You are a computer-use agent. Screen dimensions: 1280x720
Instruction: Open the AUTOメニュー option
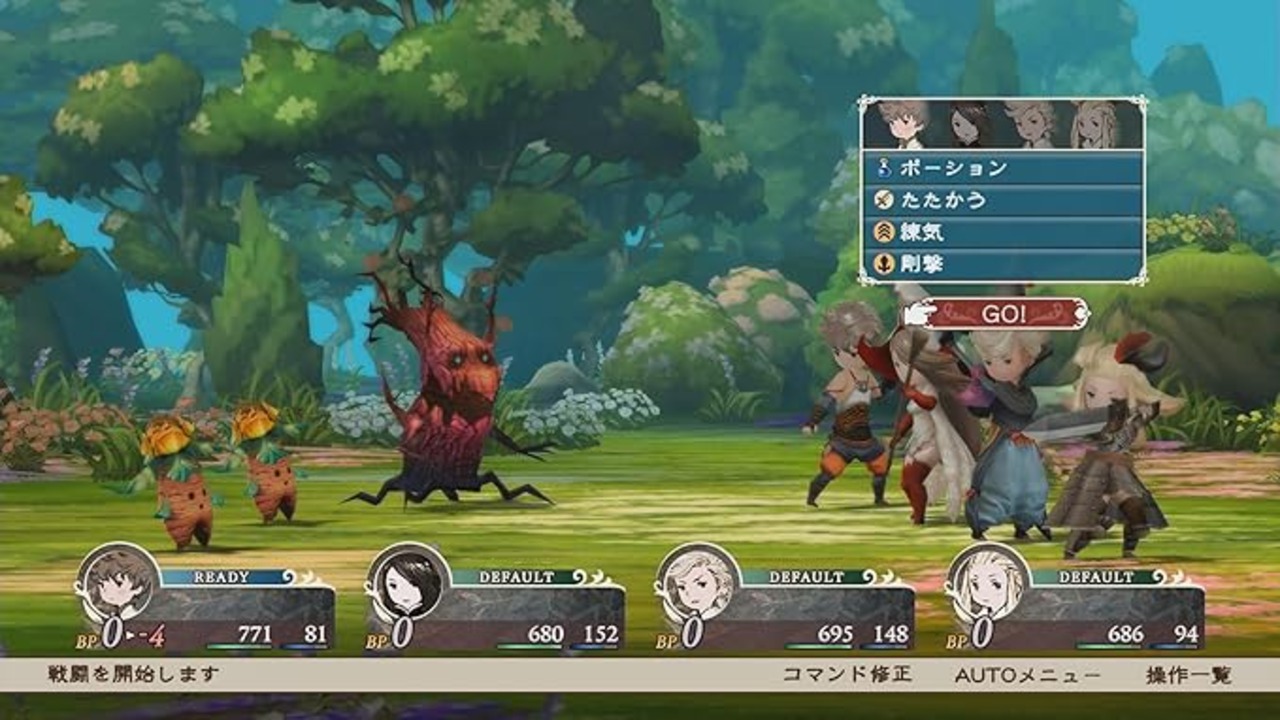coord(1027,675)
